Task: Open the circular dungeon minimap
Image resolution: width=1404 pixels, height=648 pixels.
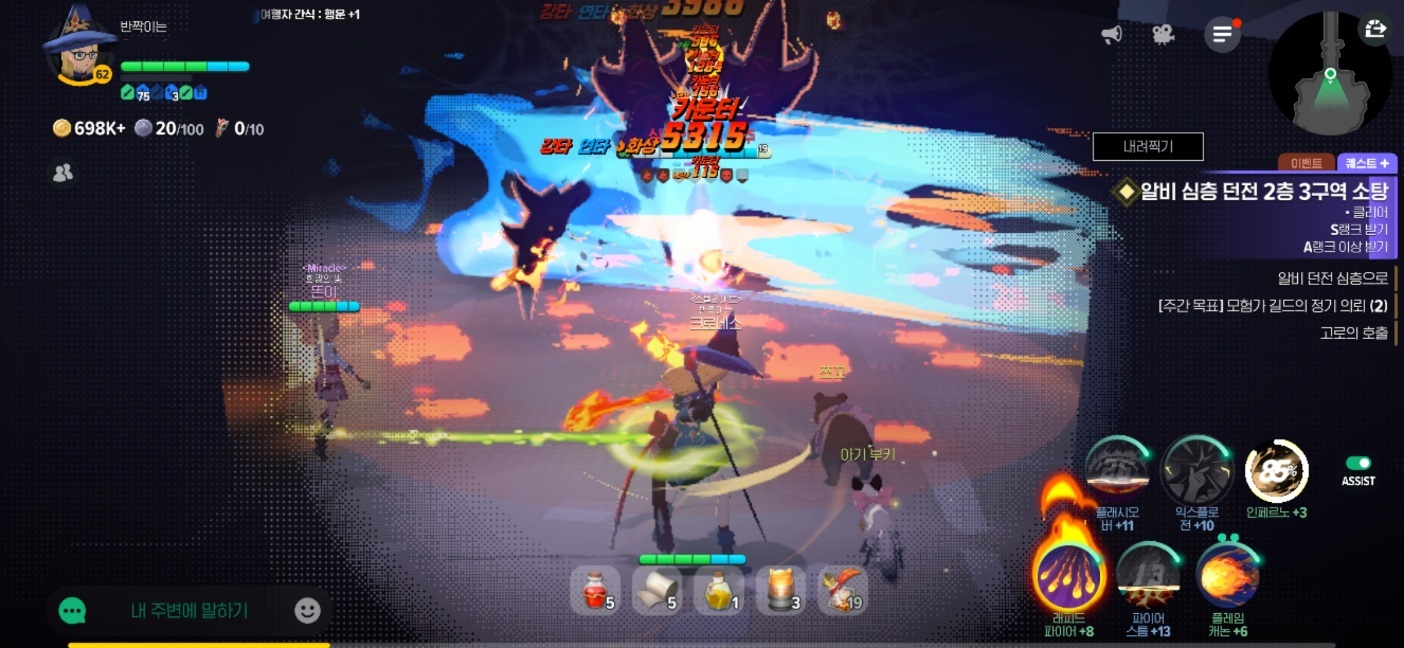Action: pos(1328,78)
